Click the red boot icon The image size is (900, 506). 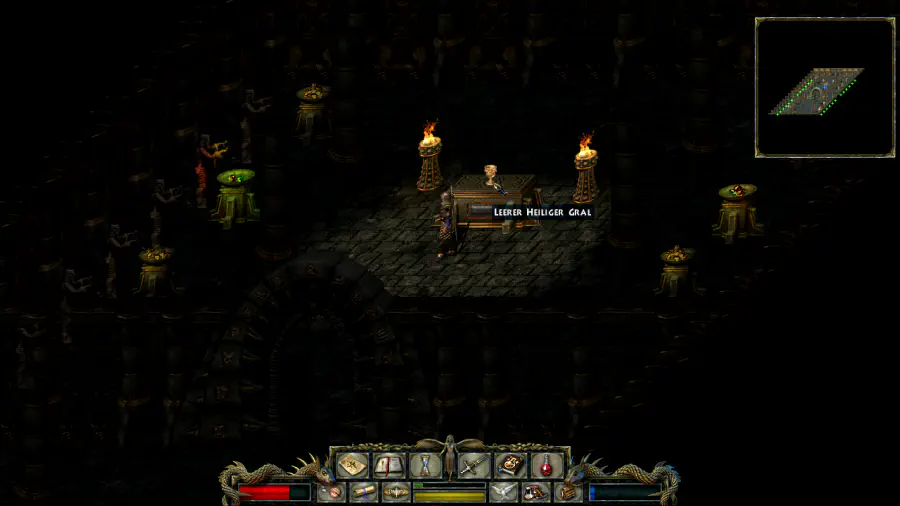536,492
